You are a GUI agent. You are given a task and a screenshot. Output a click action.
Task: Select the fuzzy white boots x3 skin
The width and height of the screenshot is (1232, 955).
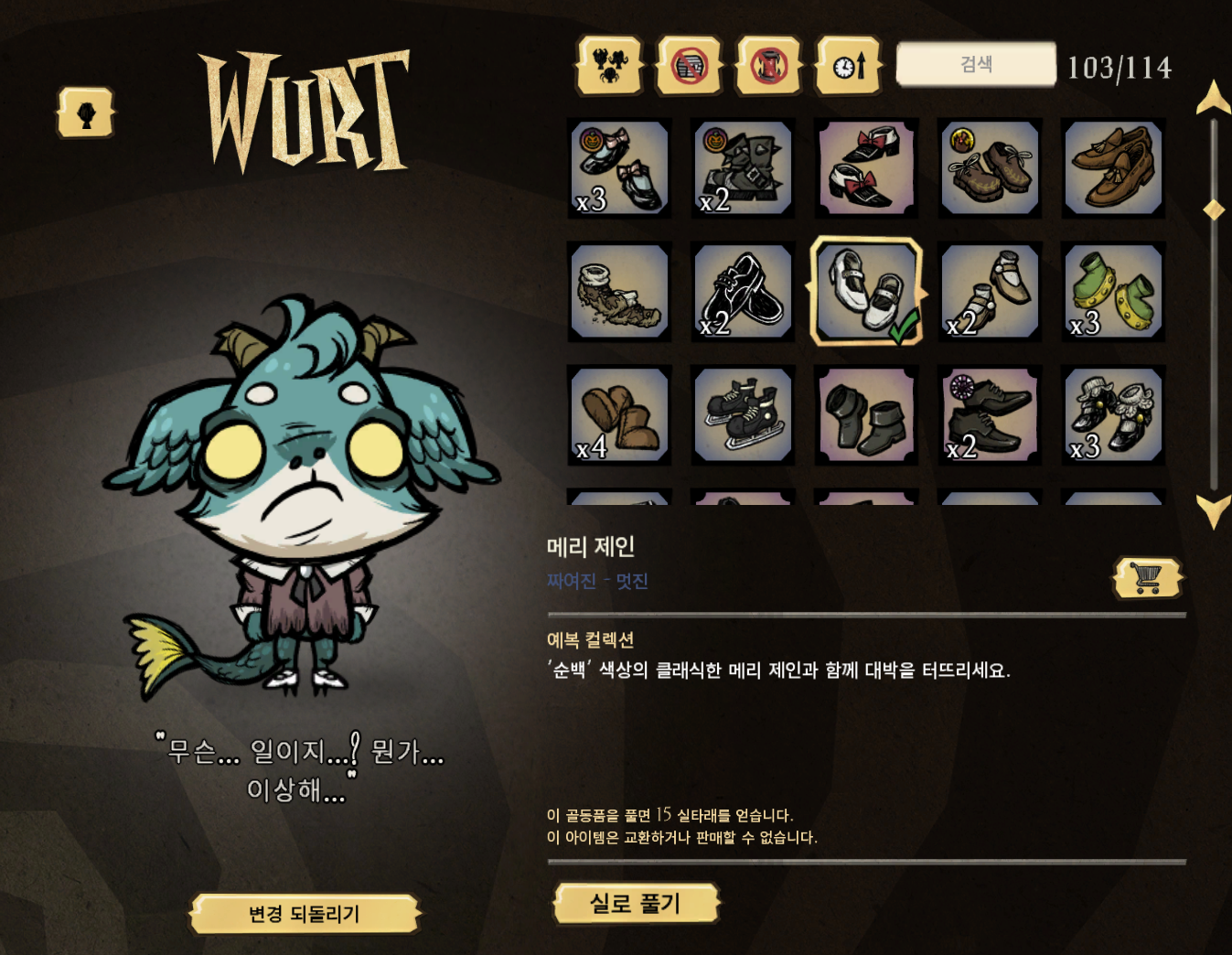click(1112, 413)
